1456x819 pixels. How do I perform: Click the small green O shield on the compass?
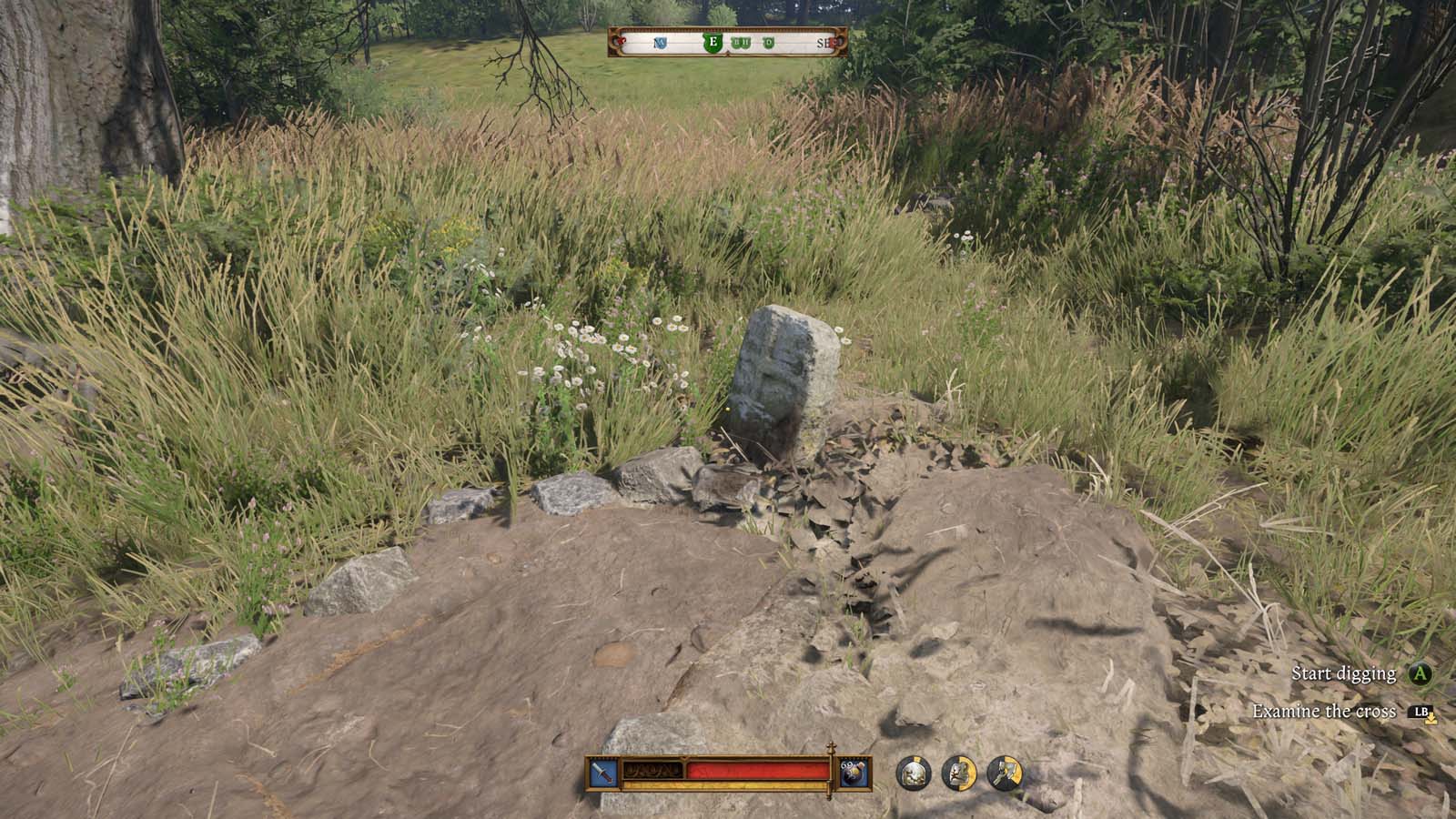click(x=768, y=43)
